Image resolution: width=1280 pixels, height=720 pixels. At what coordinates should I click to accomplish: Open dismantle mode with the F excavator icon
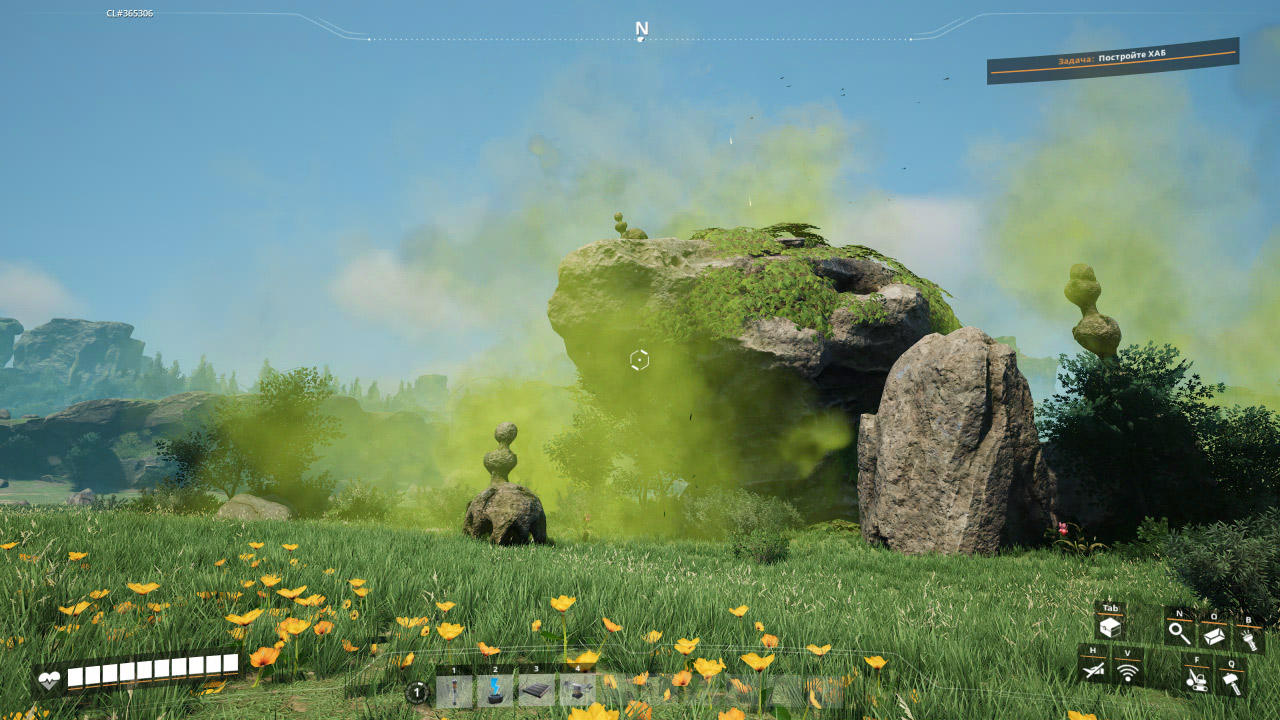tap(1197, 680)
